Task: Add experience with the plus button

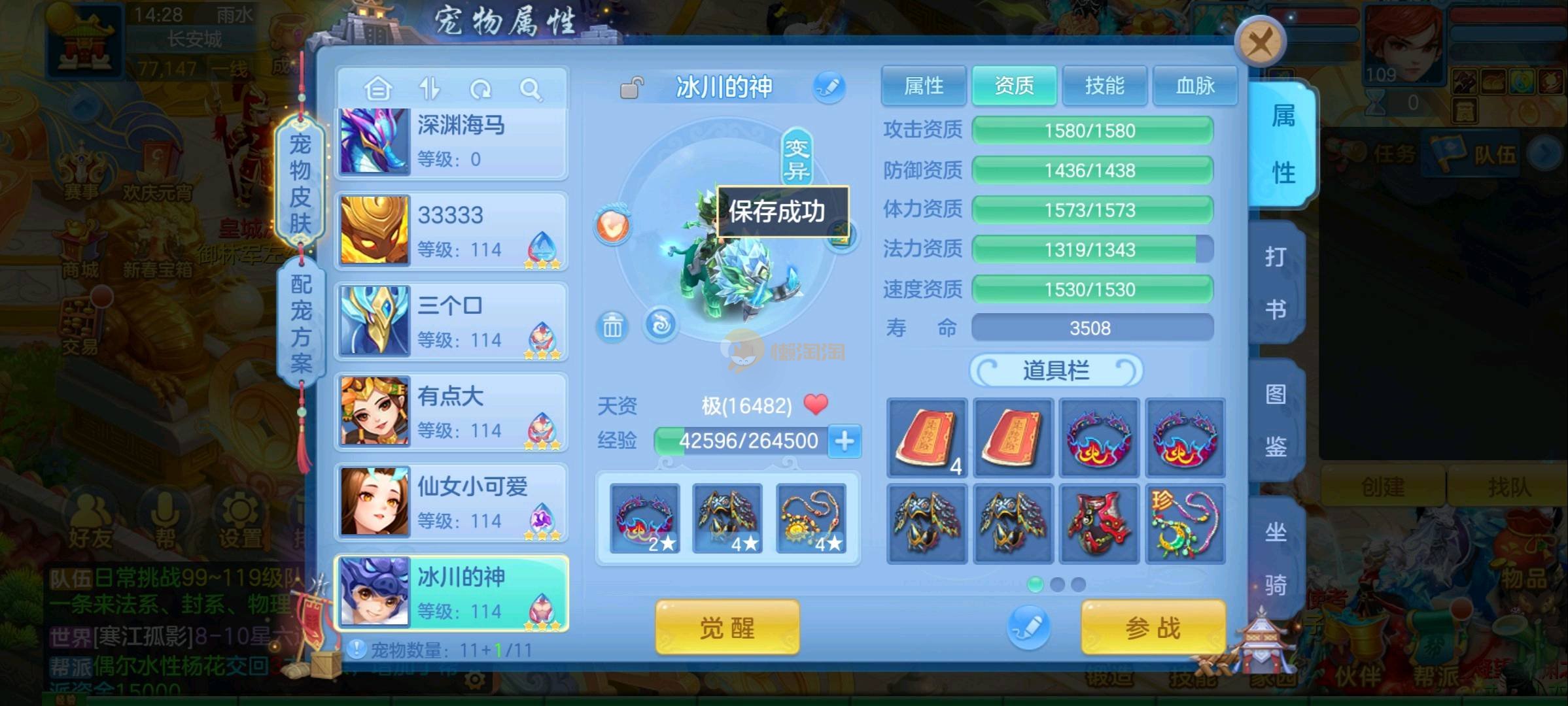Action: click(845, 441)
